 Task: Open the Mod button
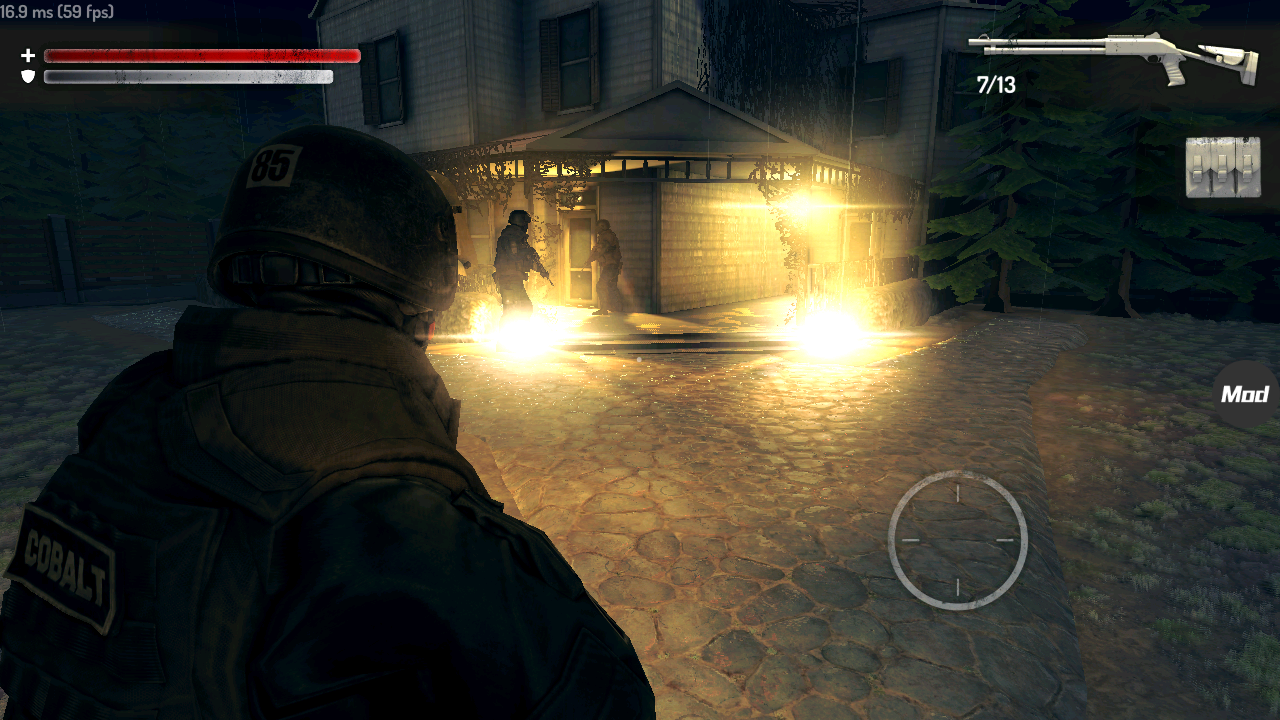pyautogui.click(x=1246, y=394)
